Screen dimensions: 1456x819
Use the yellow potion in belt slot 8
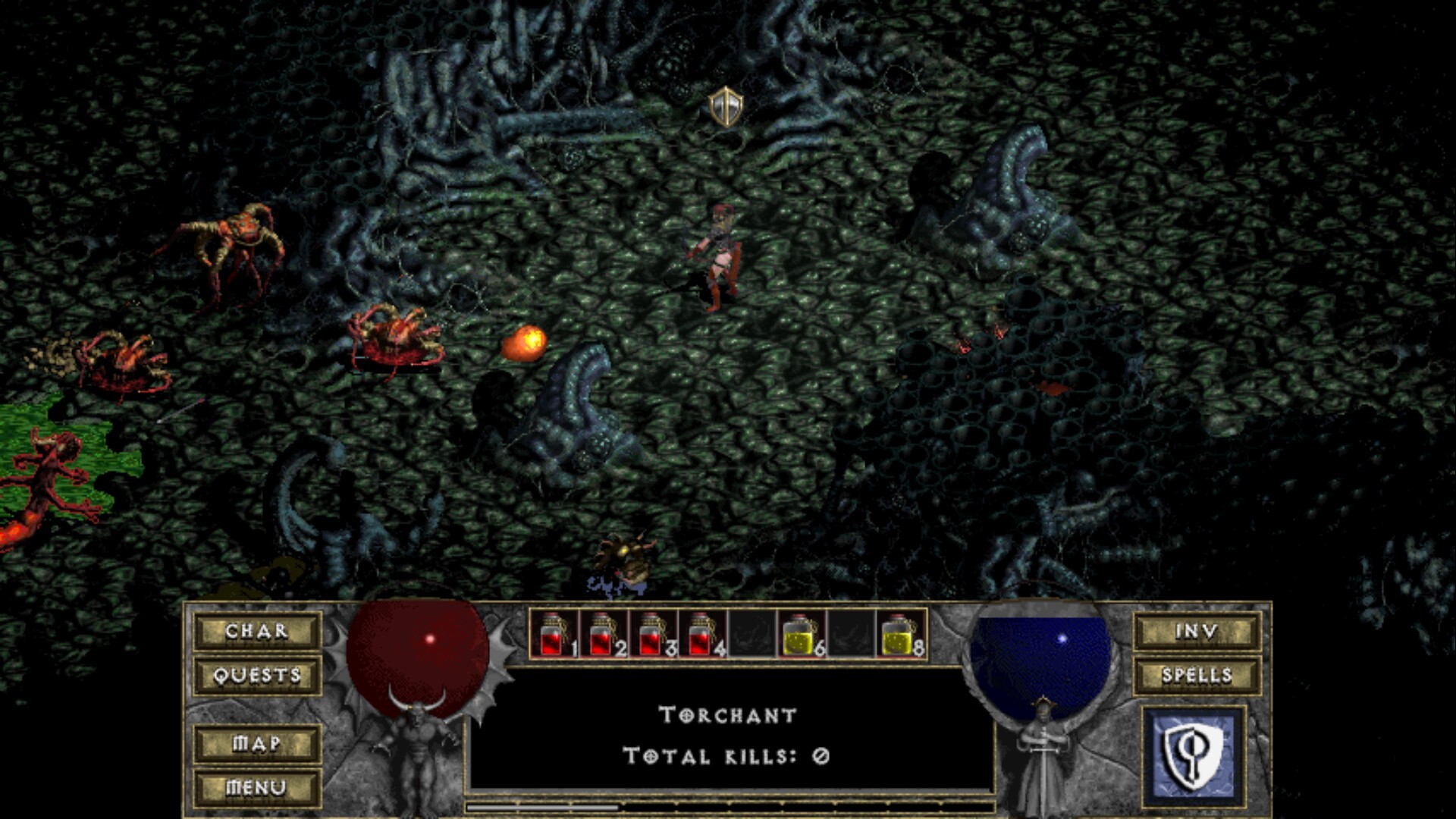tap(895, 635)
